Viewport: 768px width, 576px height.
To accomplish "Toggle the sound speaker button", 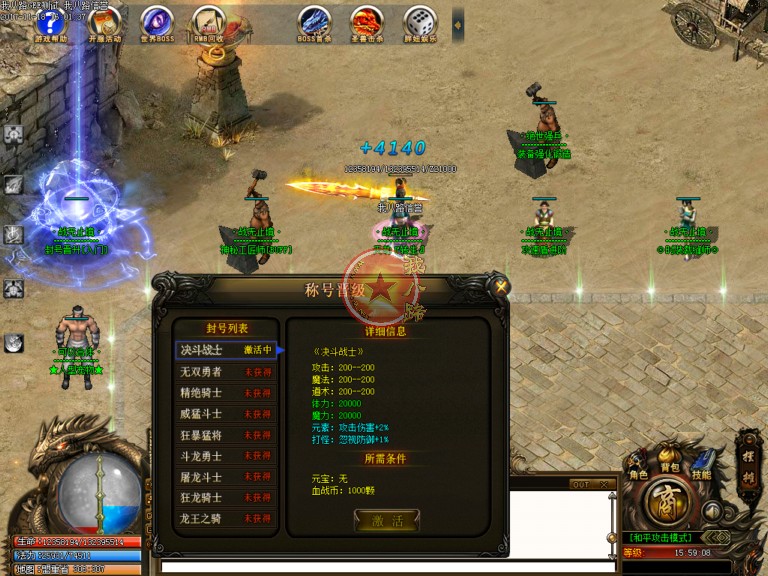I will tap(713, 511).
